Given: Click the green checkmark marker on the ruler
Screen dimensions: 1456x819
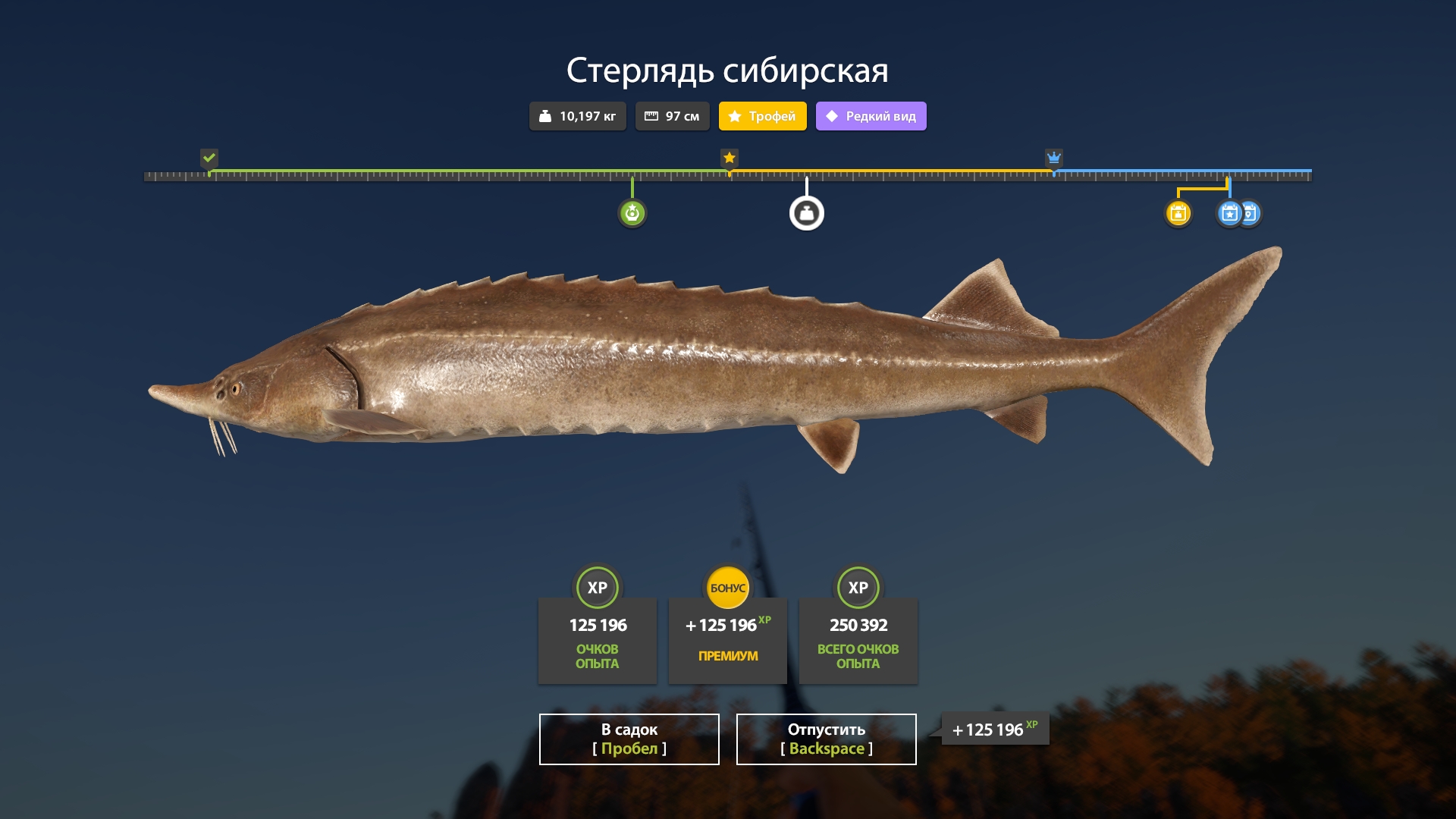Looking at the screenshot, I should (210, 158).
